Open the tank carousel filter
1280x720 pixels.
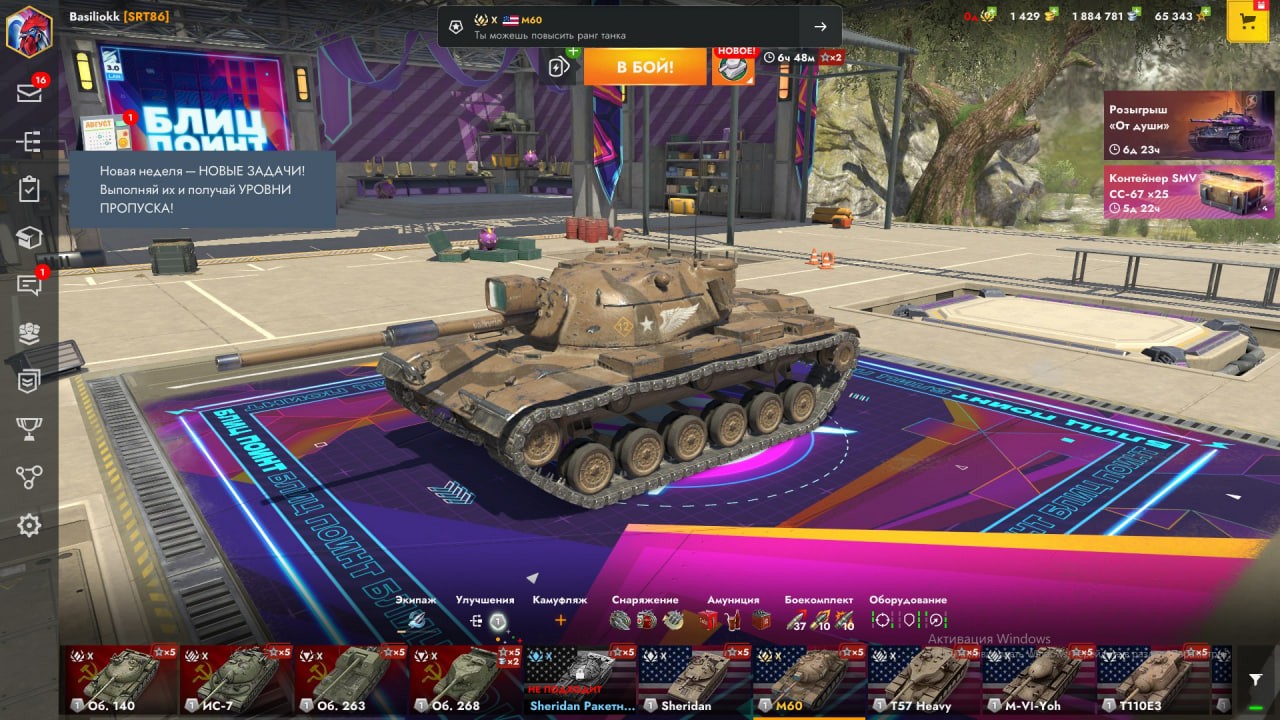1256,679
